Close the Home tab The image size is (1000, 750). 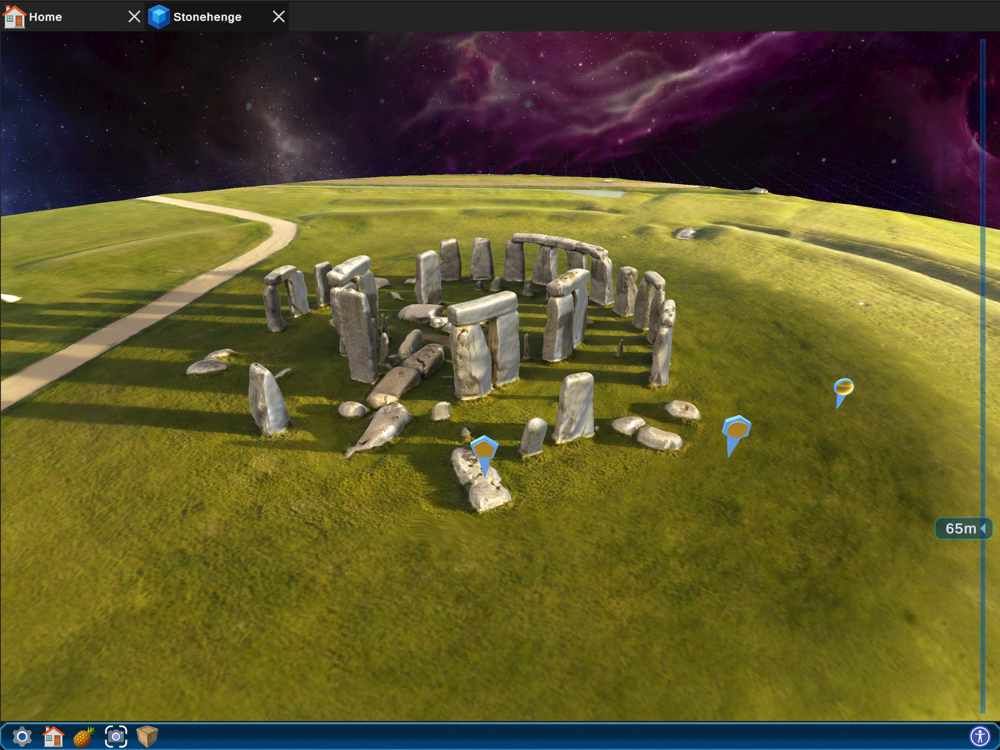pos(135,17)
